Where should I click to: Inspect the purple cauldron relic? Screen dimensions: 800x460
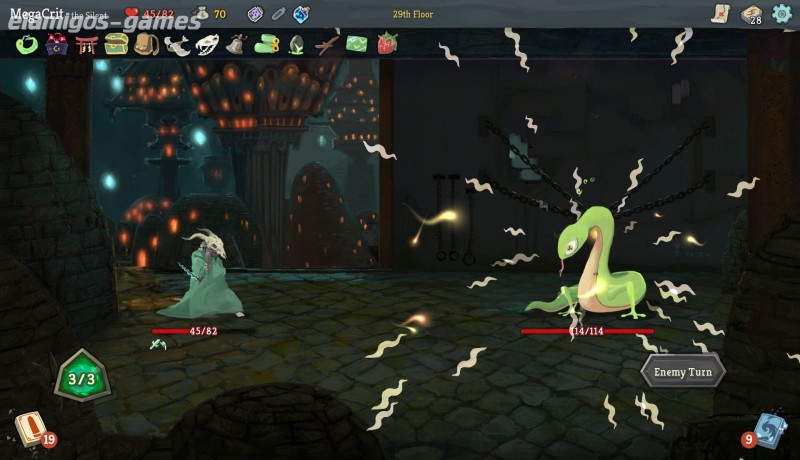coord(57,45)
